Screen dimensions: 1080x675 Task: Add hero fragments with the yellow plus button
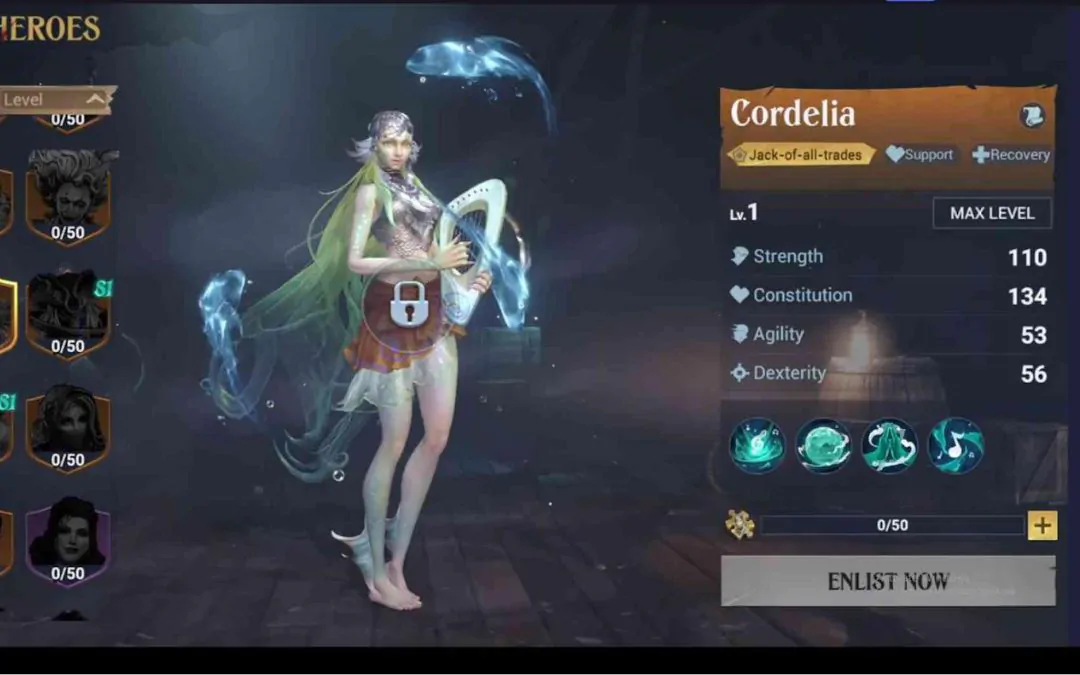coord(1042,525)
